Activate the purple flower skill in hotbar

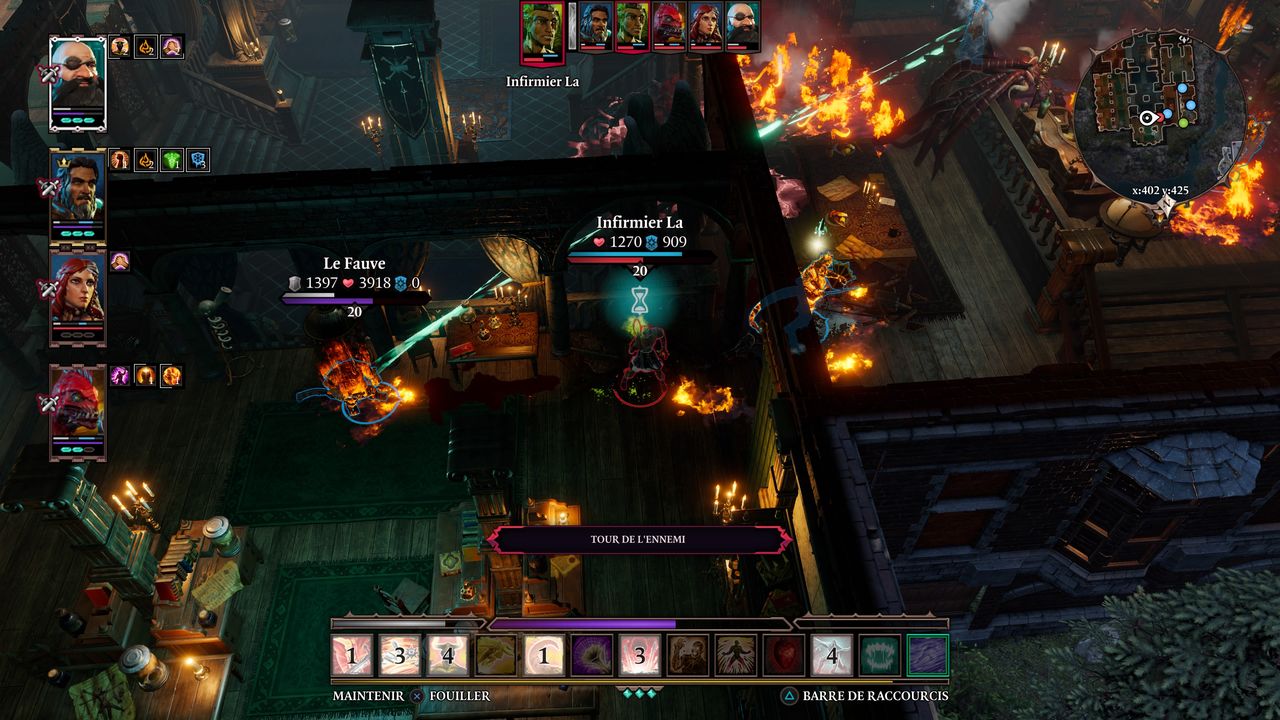pos(591,655)
